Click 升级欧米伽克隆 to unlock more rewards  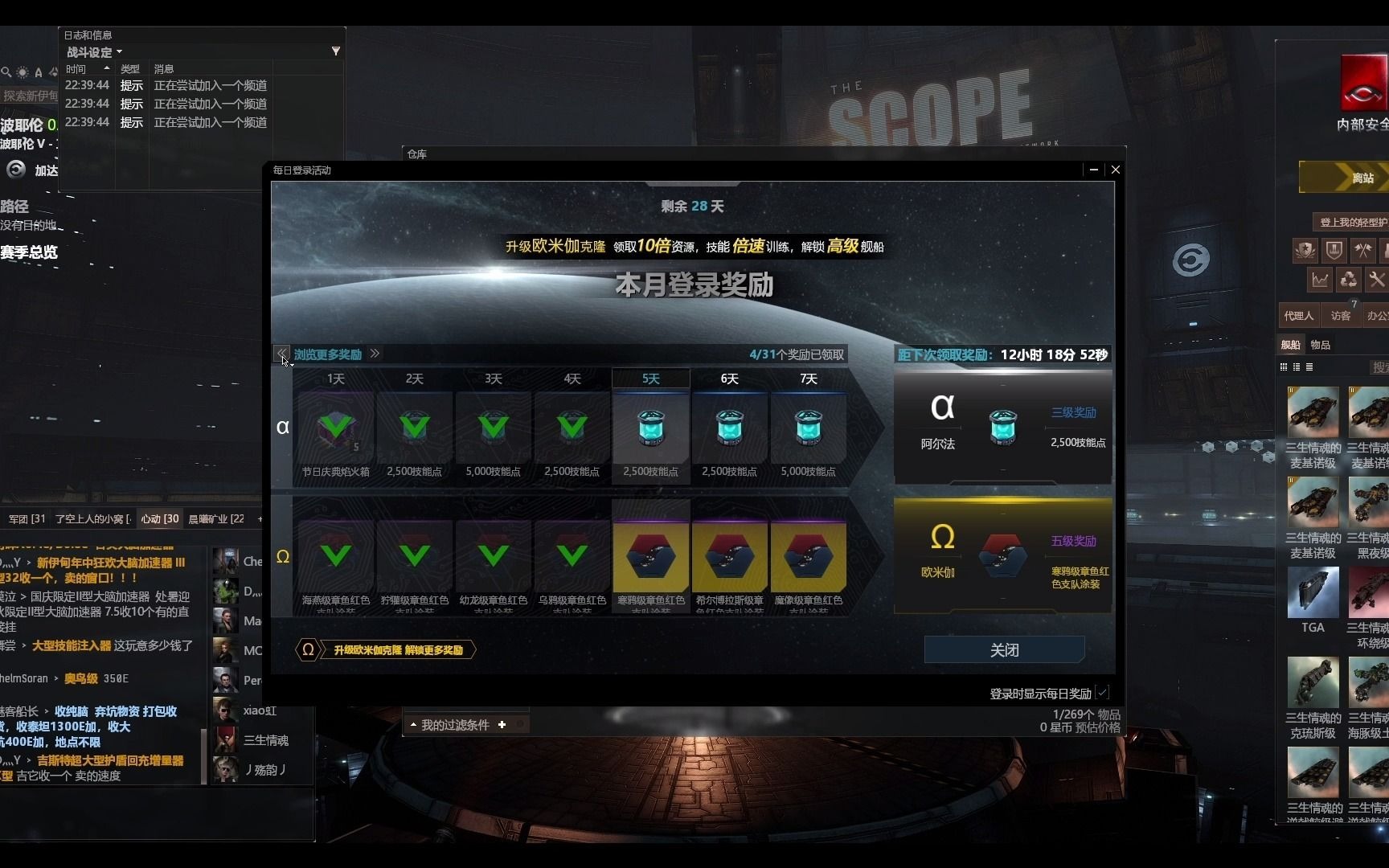point(394,649)
